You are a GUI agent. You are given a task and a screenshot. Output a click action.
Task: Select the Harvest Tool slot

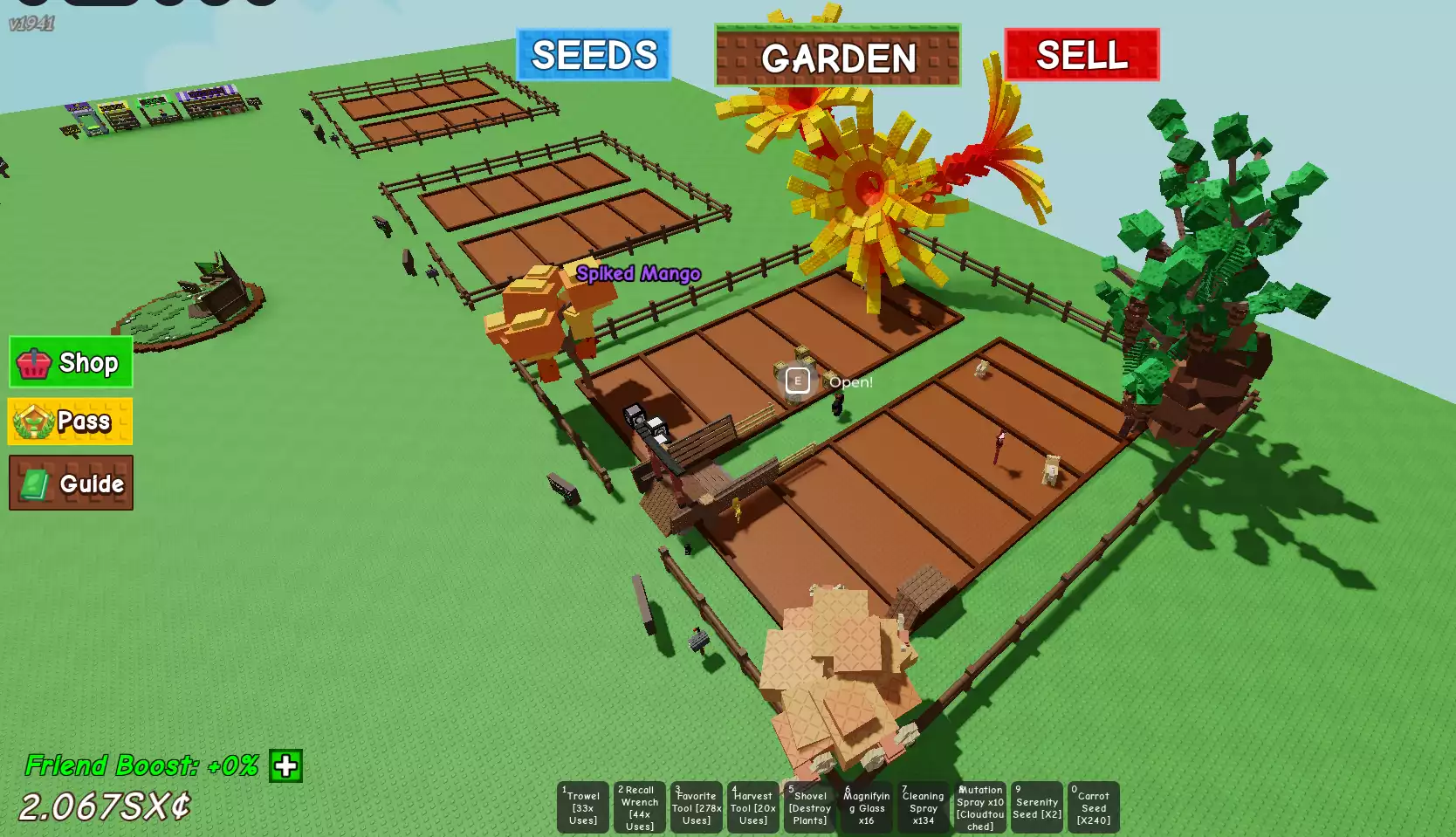pos(753,807)
